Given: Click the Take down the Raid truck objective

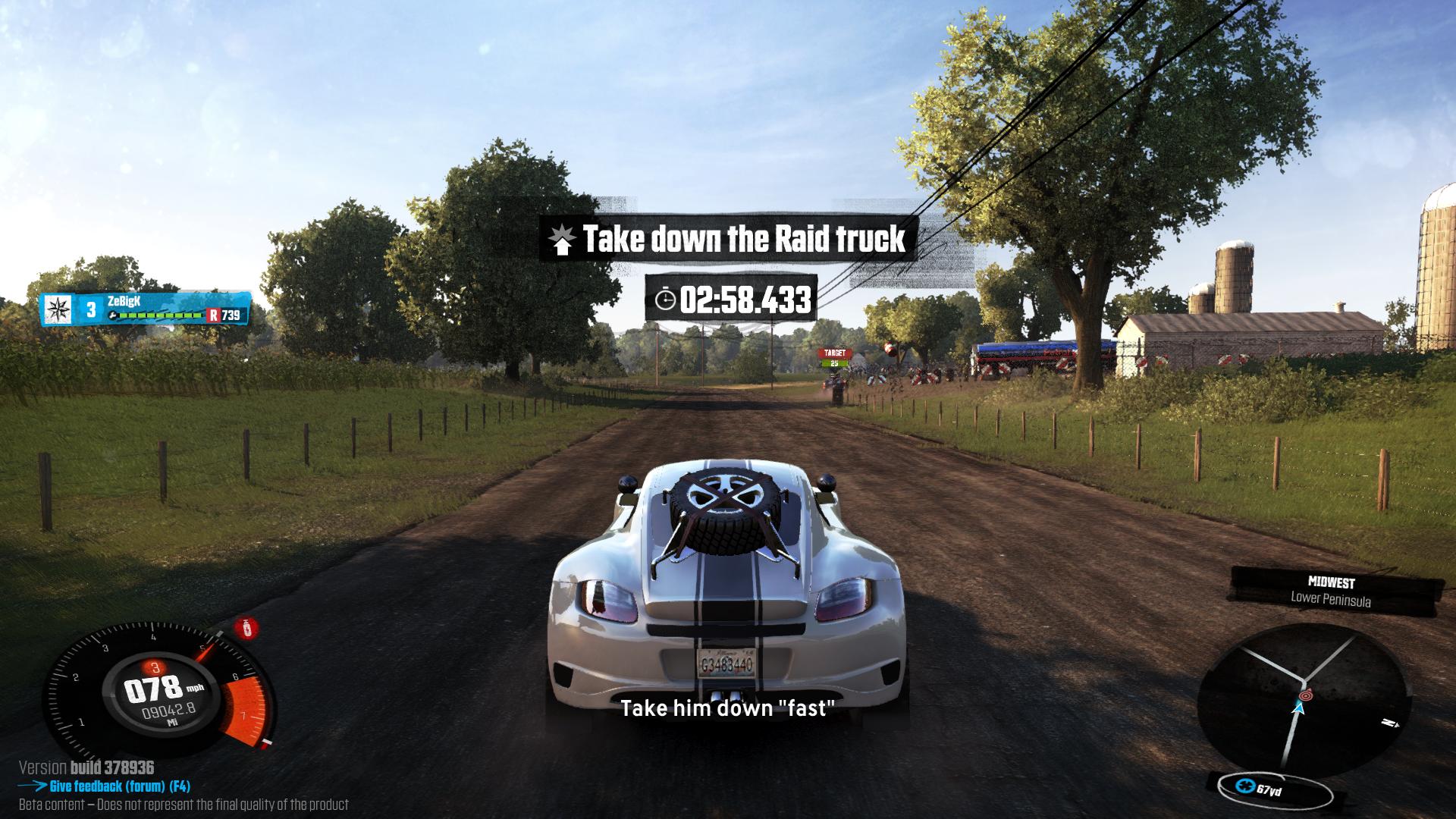Looking at the screenshot, I should click(730, 239).
